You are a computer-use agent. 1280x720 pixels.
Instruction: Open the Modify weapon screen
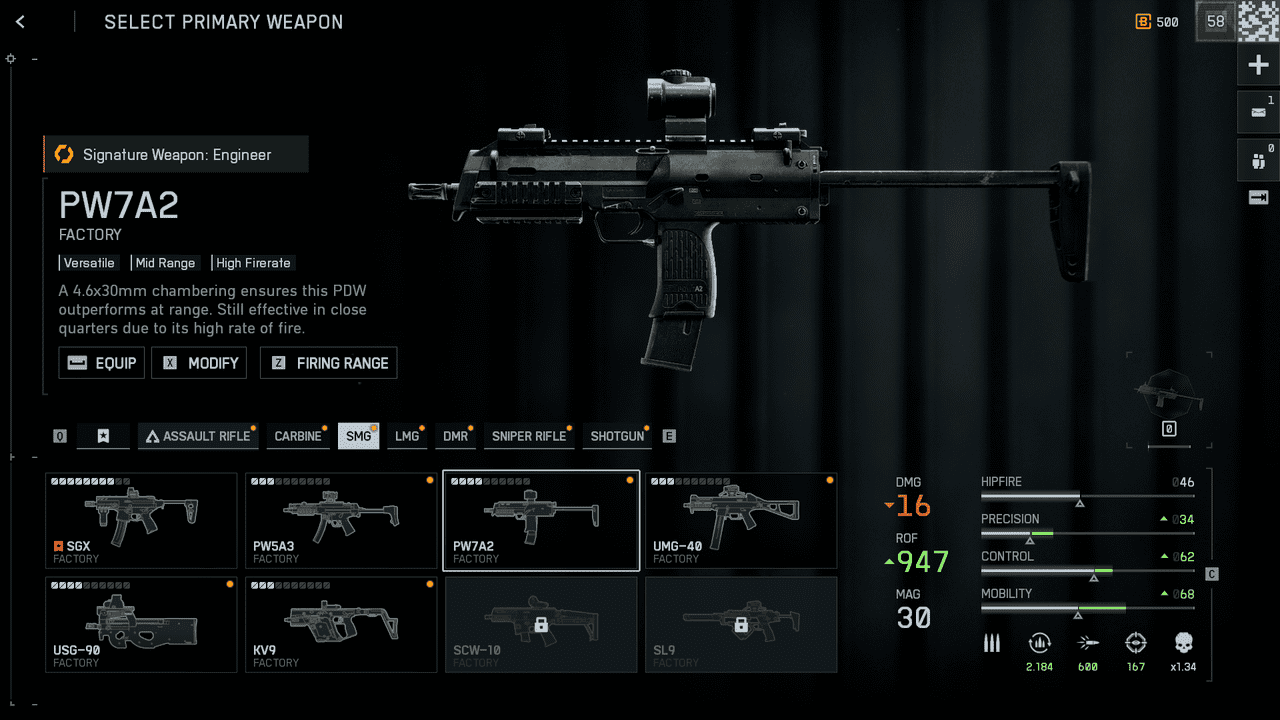[199, 363]
